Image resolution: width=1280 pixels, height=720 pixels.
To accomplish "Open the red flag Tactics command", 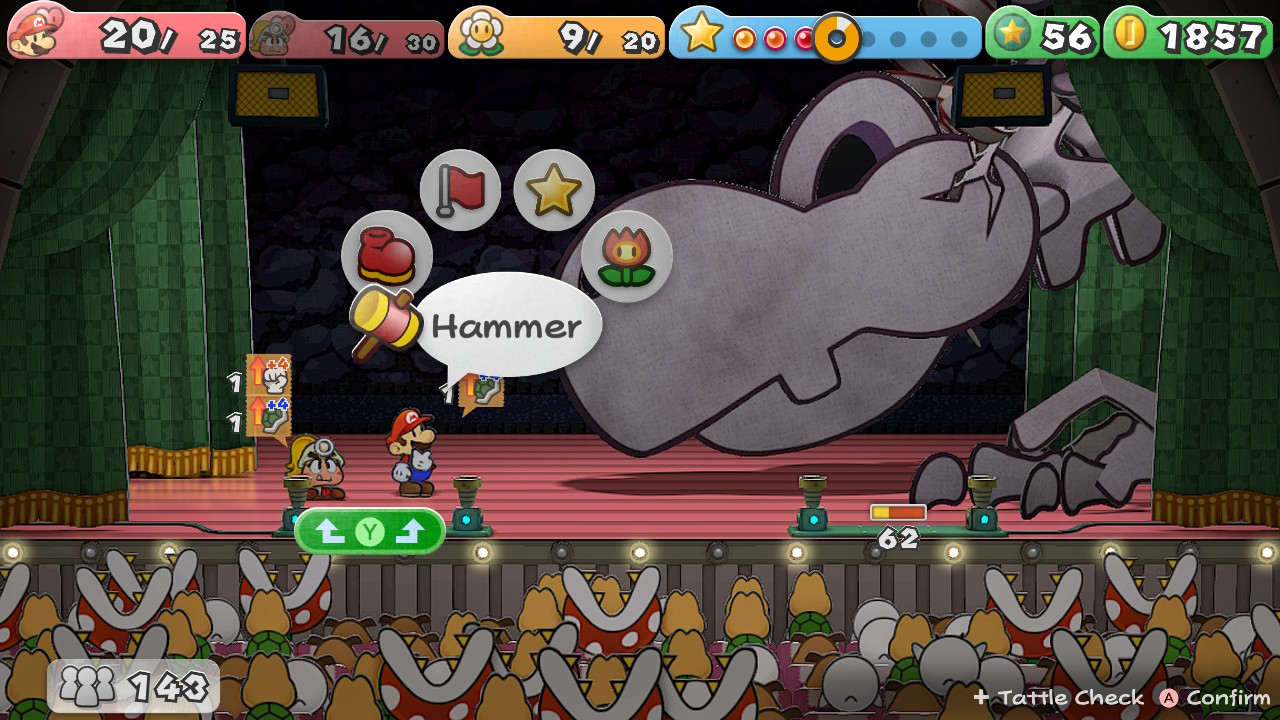I will (460, 190).
